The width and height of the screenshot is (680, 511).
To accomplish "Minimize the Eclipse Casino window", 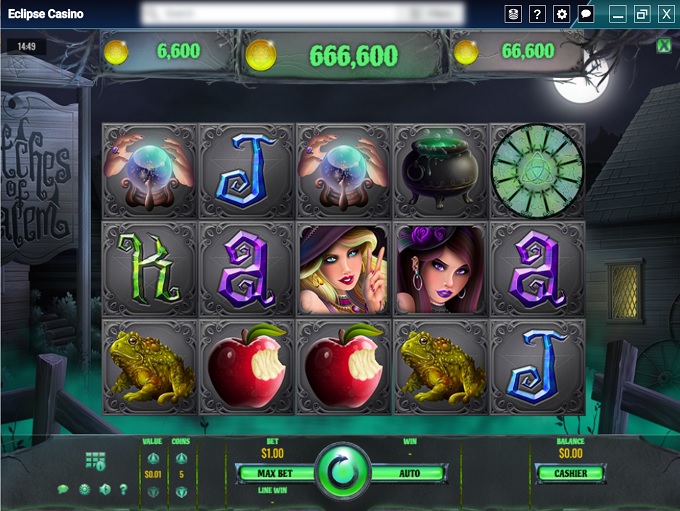I will (x=618, y=14).
